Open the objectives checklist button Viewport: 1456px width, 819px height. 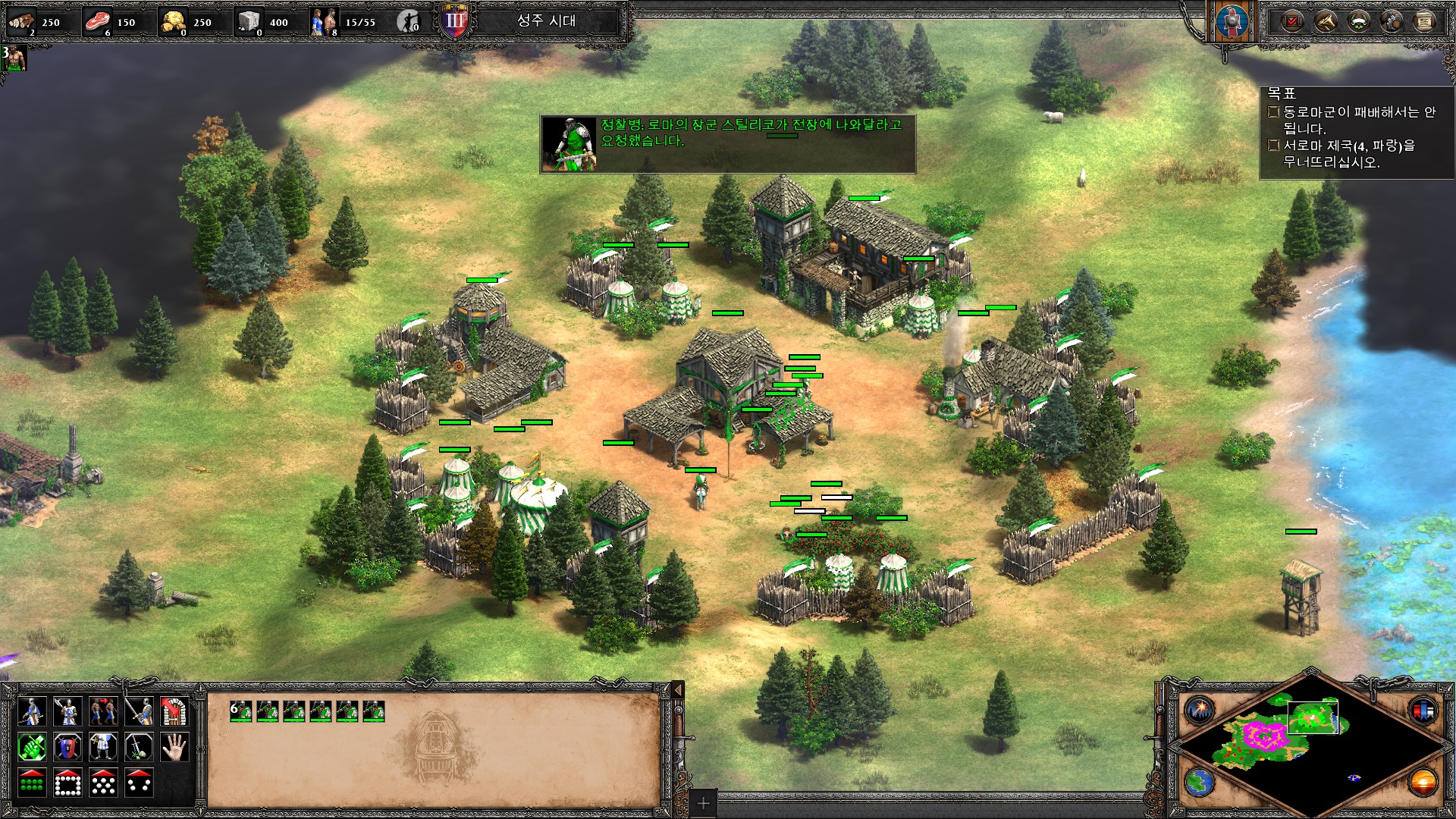tap(1292, 22)
